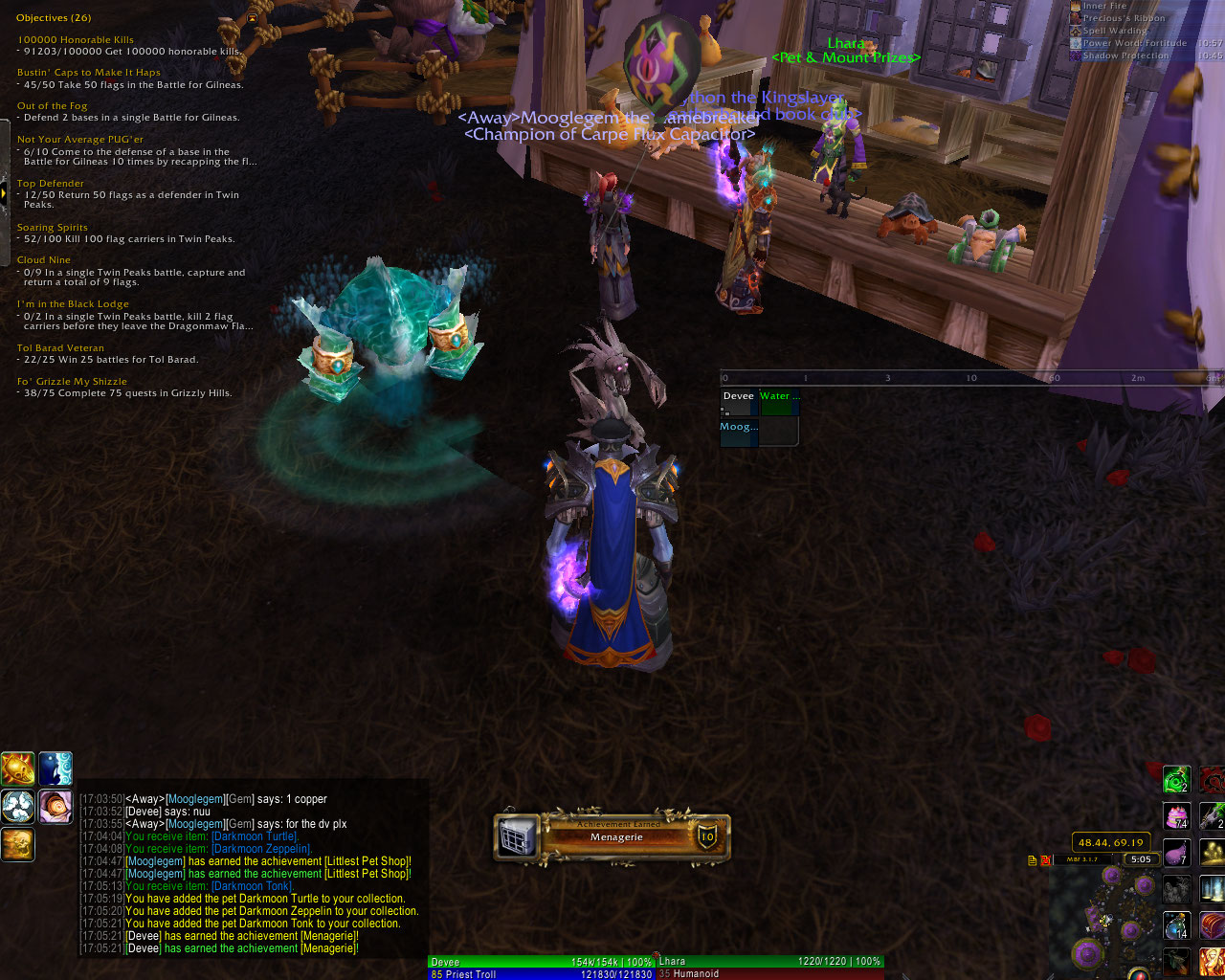Select the 100000 Honorable Kills objective

[76, 40]
